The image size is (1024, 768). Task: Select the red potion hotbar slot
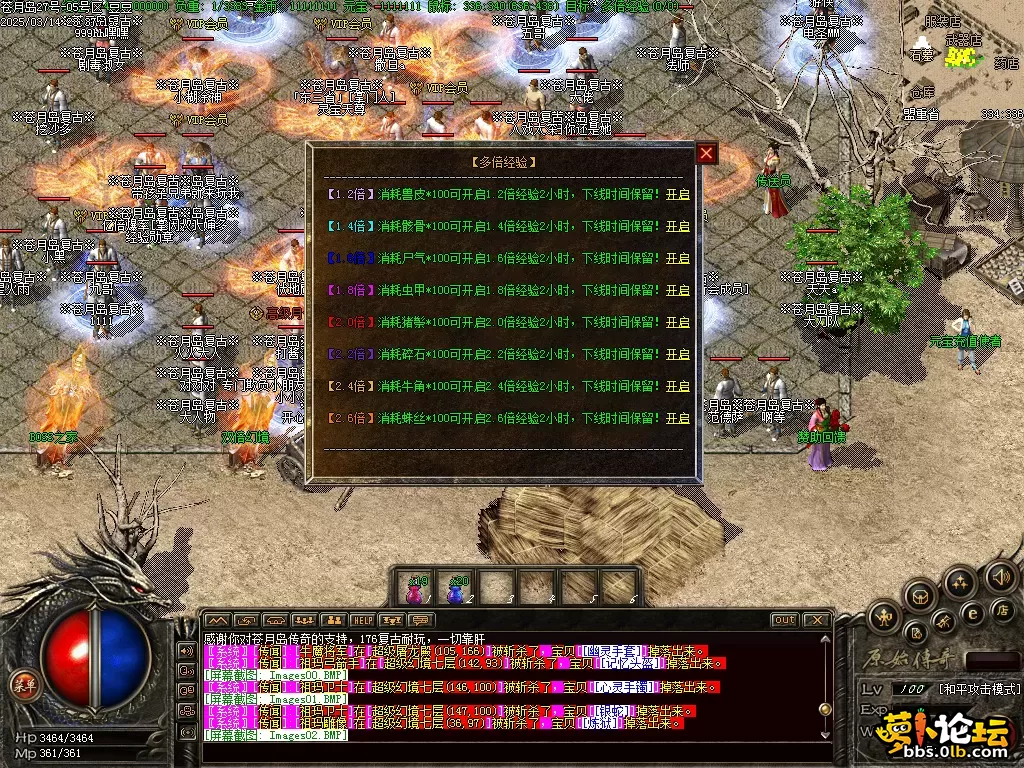coord(415,589)
